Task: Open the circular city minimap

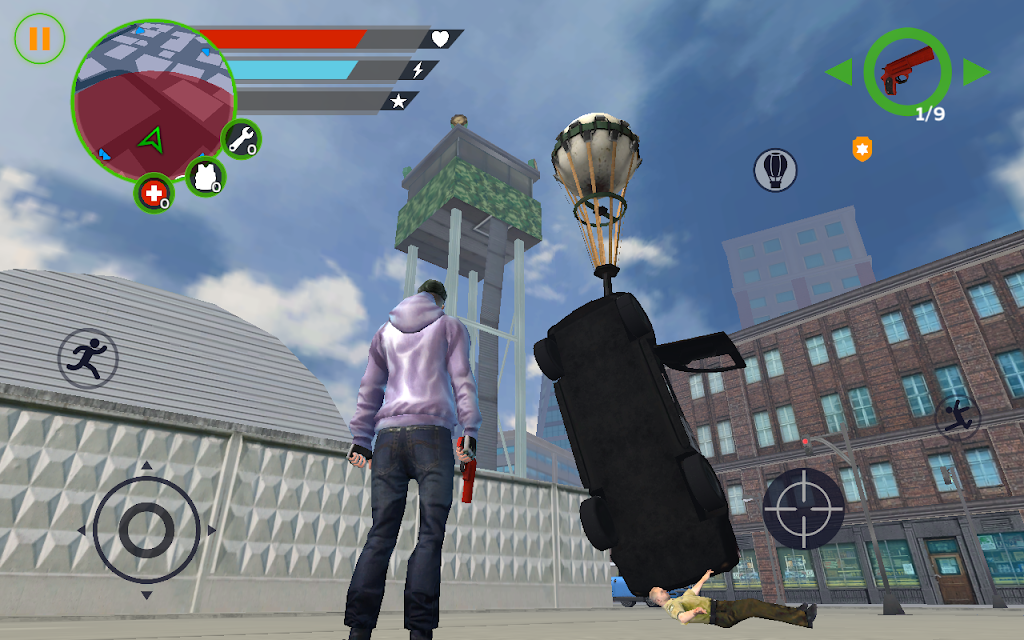Action: point(152,99)
